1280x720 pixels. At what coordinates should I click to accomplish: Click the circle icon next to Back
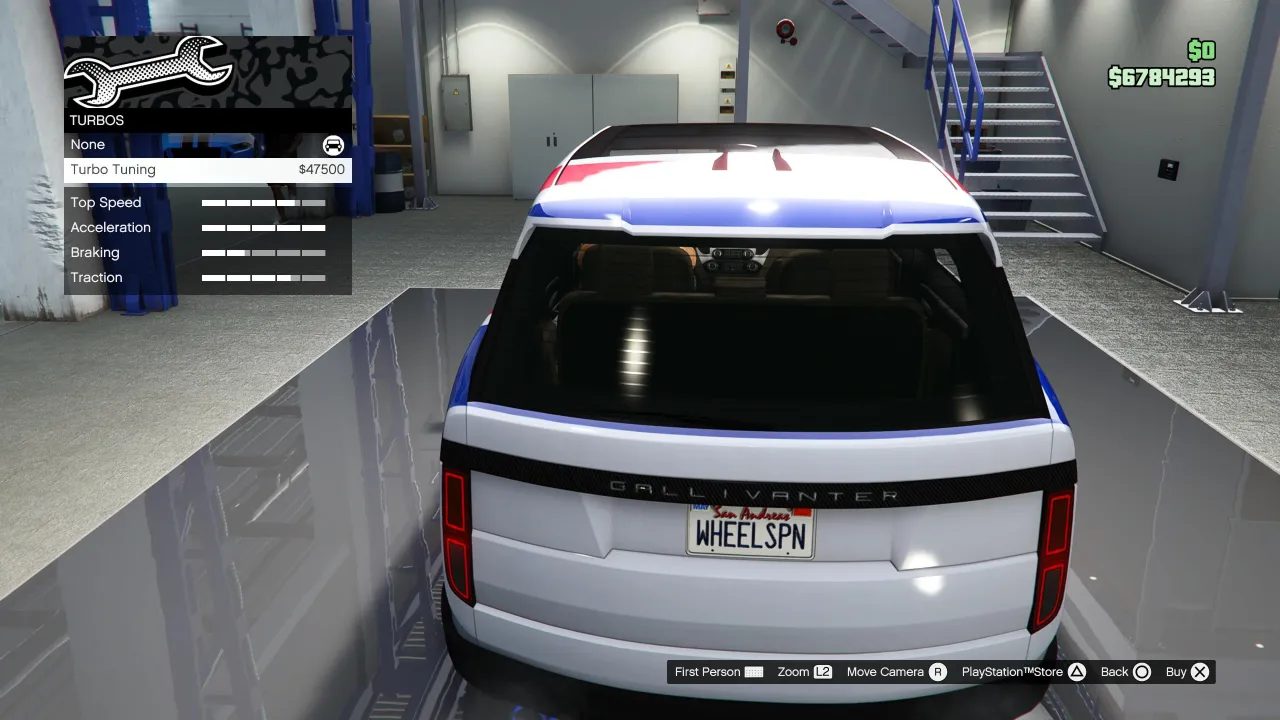pyautogui.click(x=1141, y=672)
